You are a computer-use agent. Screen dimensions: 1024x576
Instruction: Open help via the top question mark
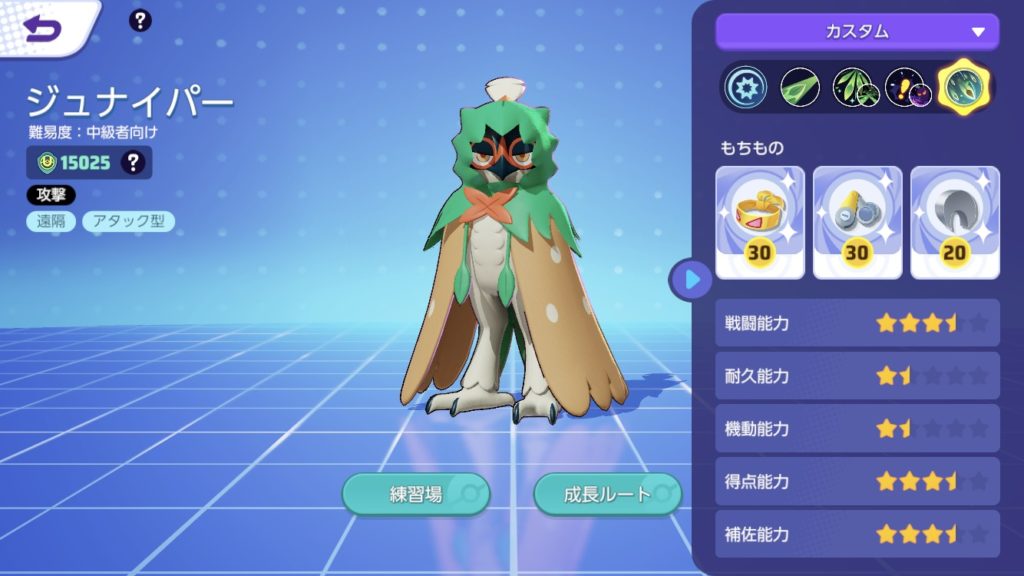click(x=141, y=20)
